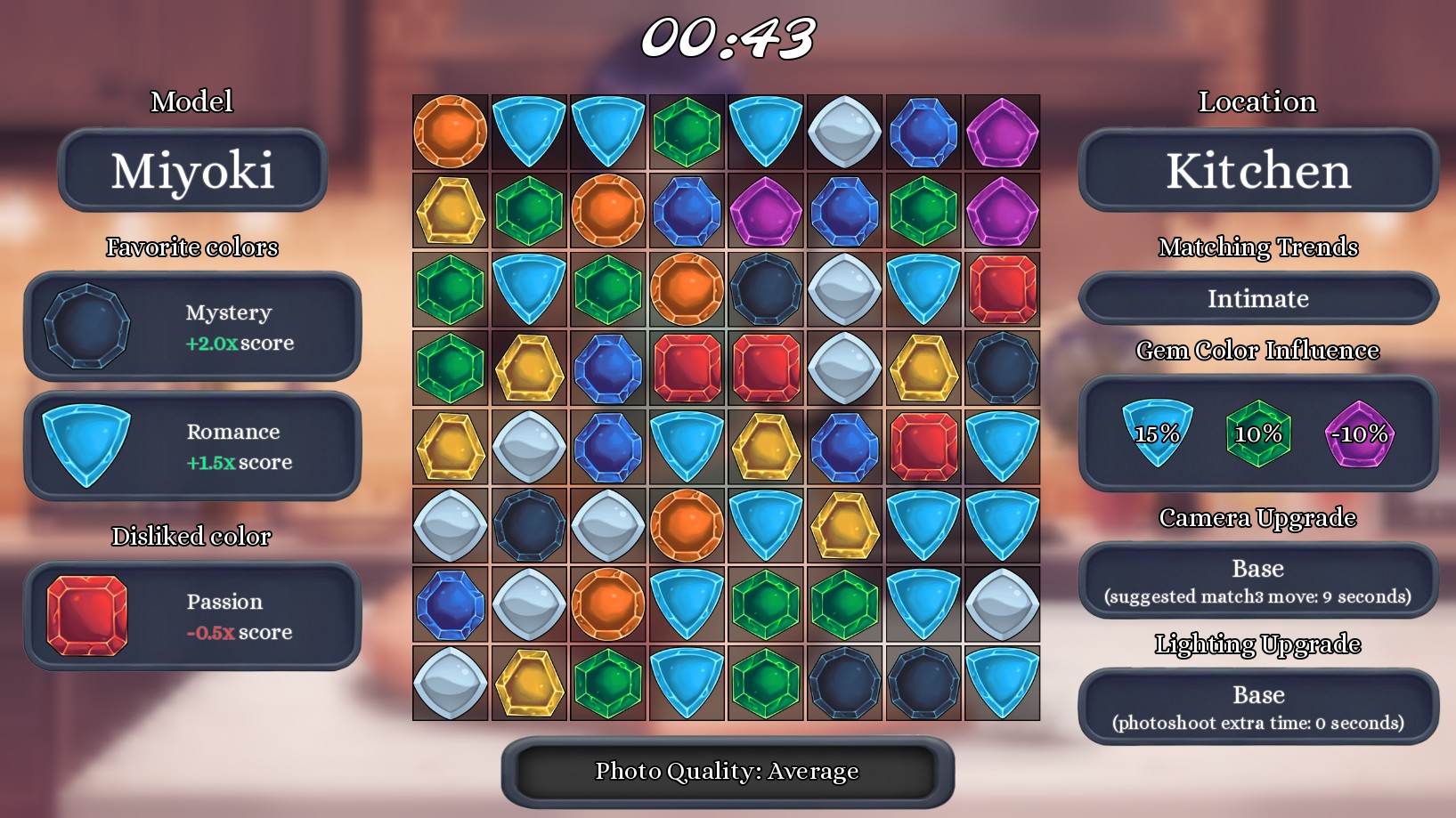Open the Camera Upgrade Base panel
This screenshot has width=1456, height=818.
(1257, 580)
